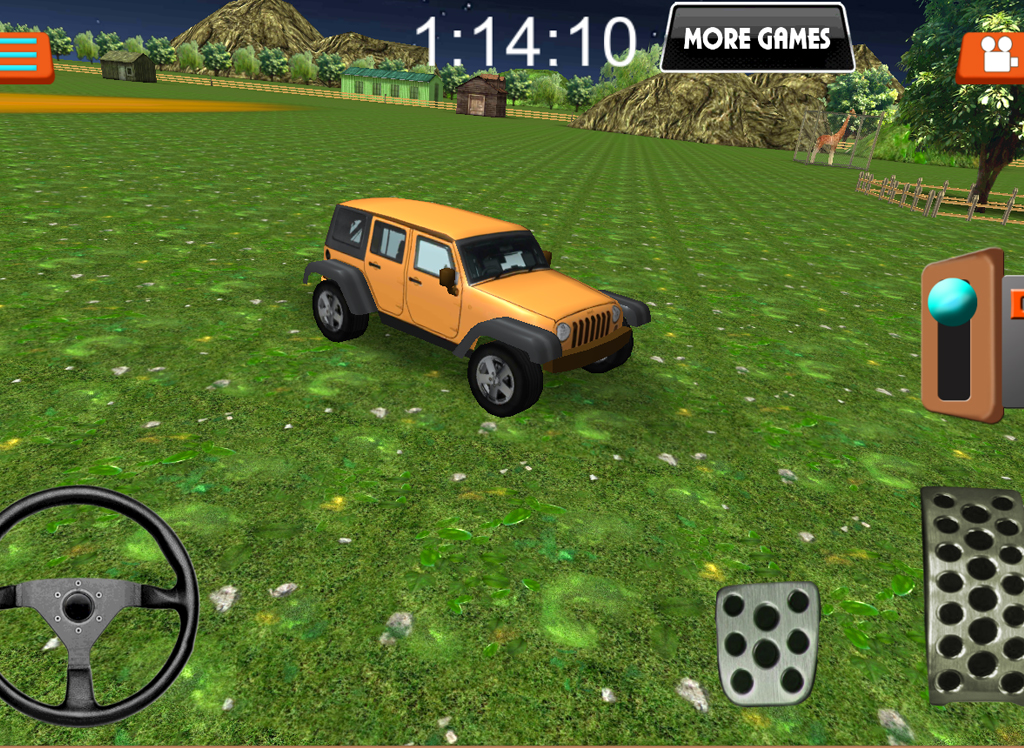Screen dimensions: 1024x748
Task: Tap the small brake pedal
Action: 767,641
